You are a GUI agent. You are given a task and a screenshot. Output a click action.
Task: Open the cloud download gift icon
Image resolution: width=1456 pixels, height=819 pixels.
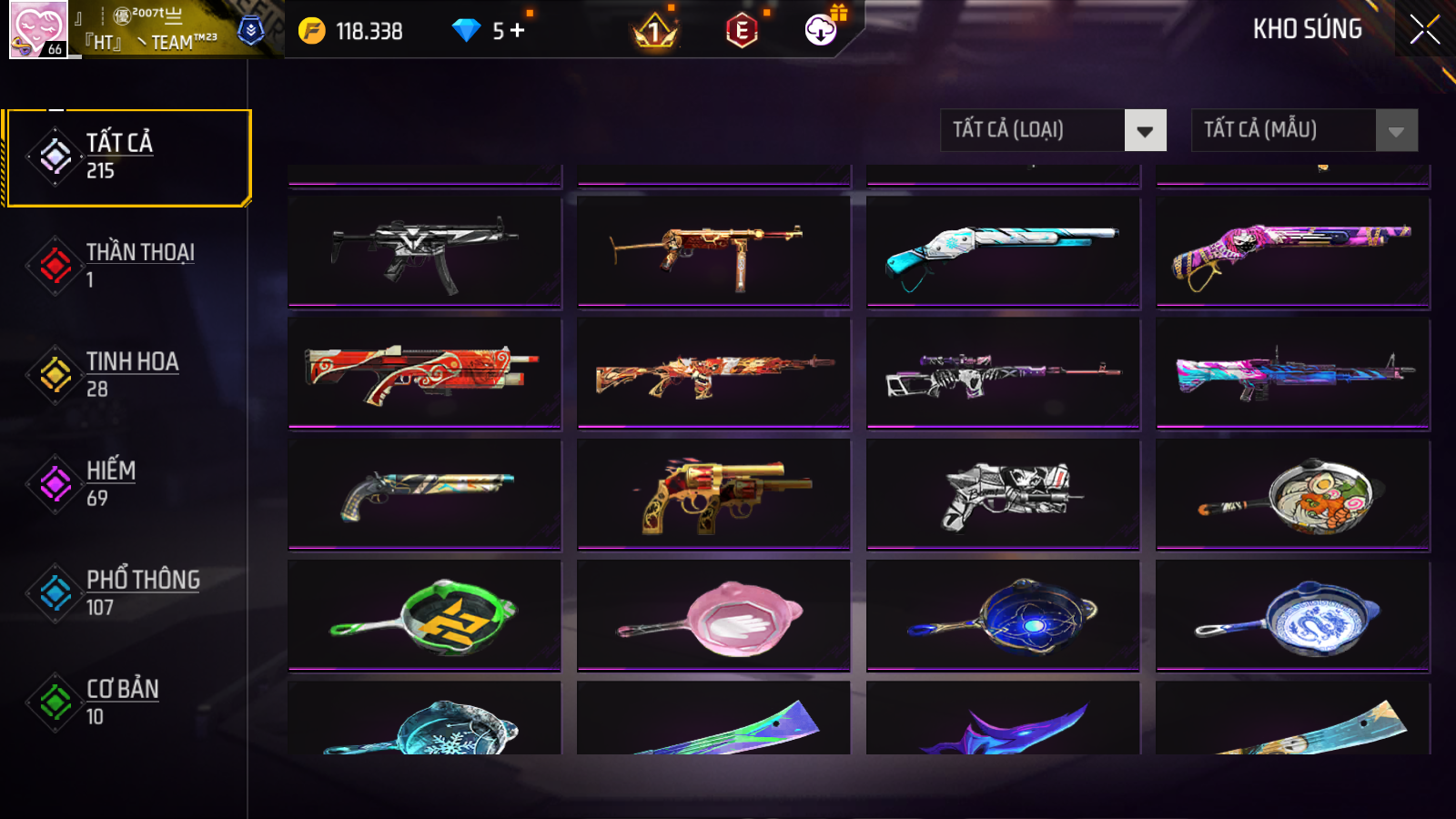tap(821, 30)
